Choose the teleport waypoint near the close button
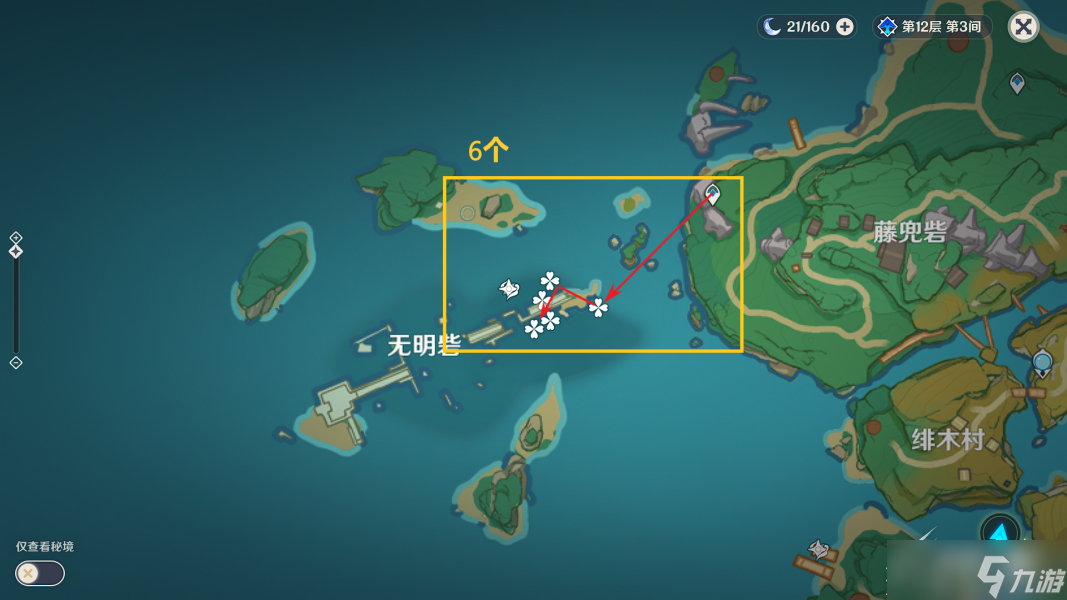Viewport: 1067px width, 600px height. pos(1017,83)
